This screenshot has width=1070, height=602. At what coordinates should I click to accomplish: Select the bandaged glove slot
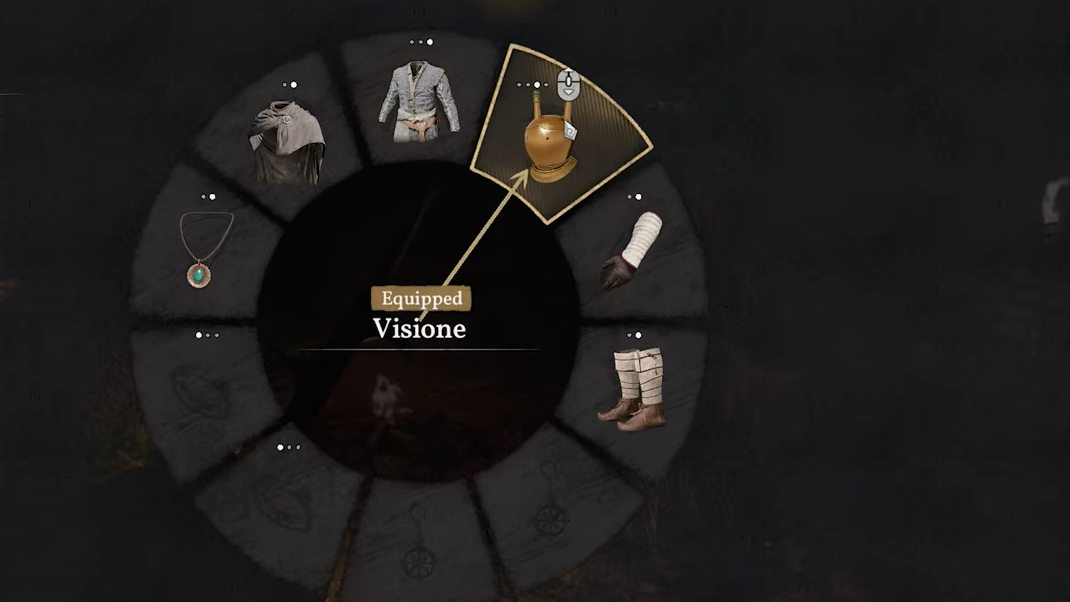point(633,250)
